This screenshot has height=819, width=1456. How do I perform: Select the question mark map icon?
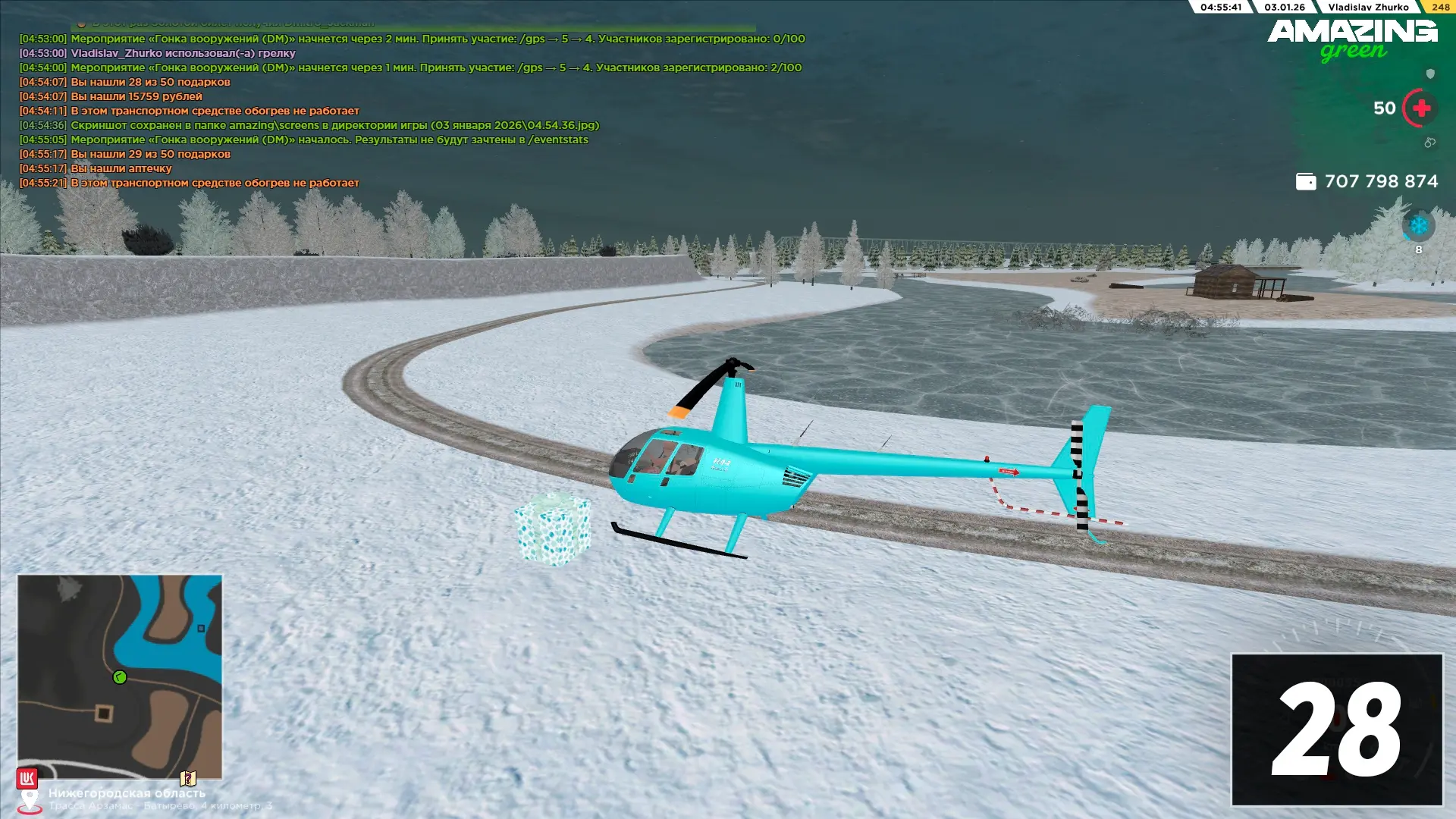[x=187, y=778]
